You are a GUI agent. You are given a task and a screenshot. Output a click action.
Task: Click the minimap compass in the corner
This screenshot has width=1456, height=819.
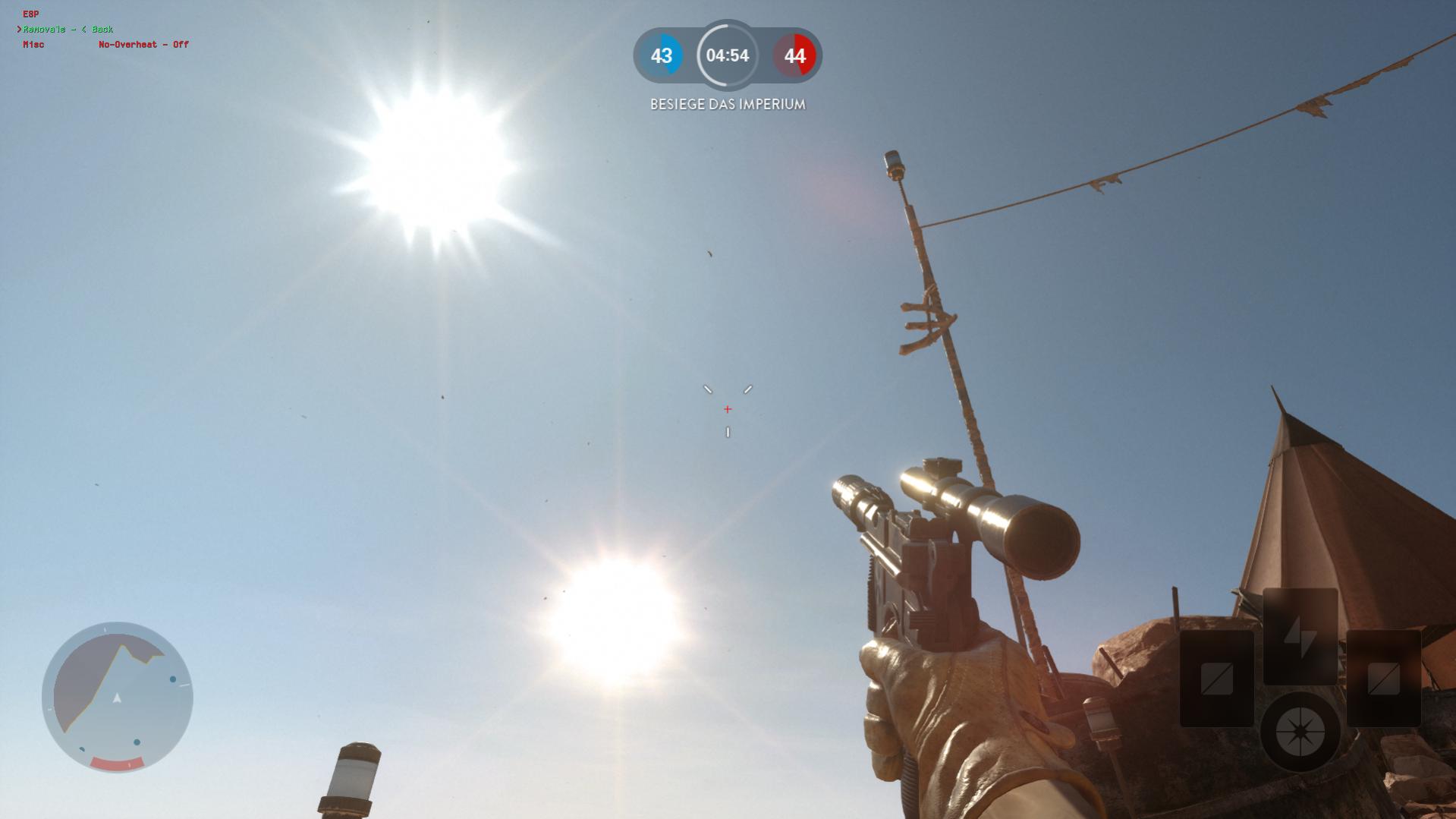[x=118, y=697]
